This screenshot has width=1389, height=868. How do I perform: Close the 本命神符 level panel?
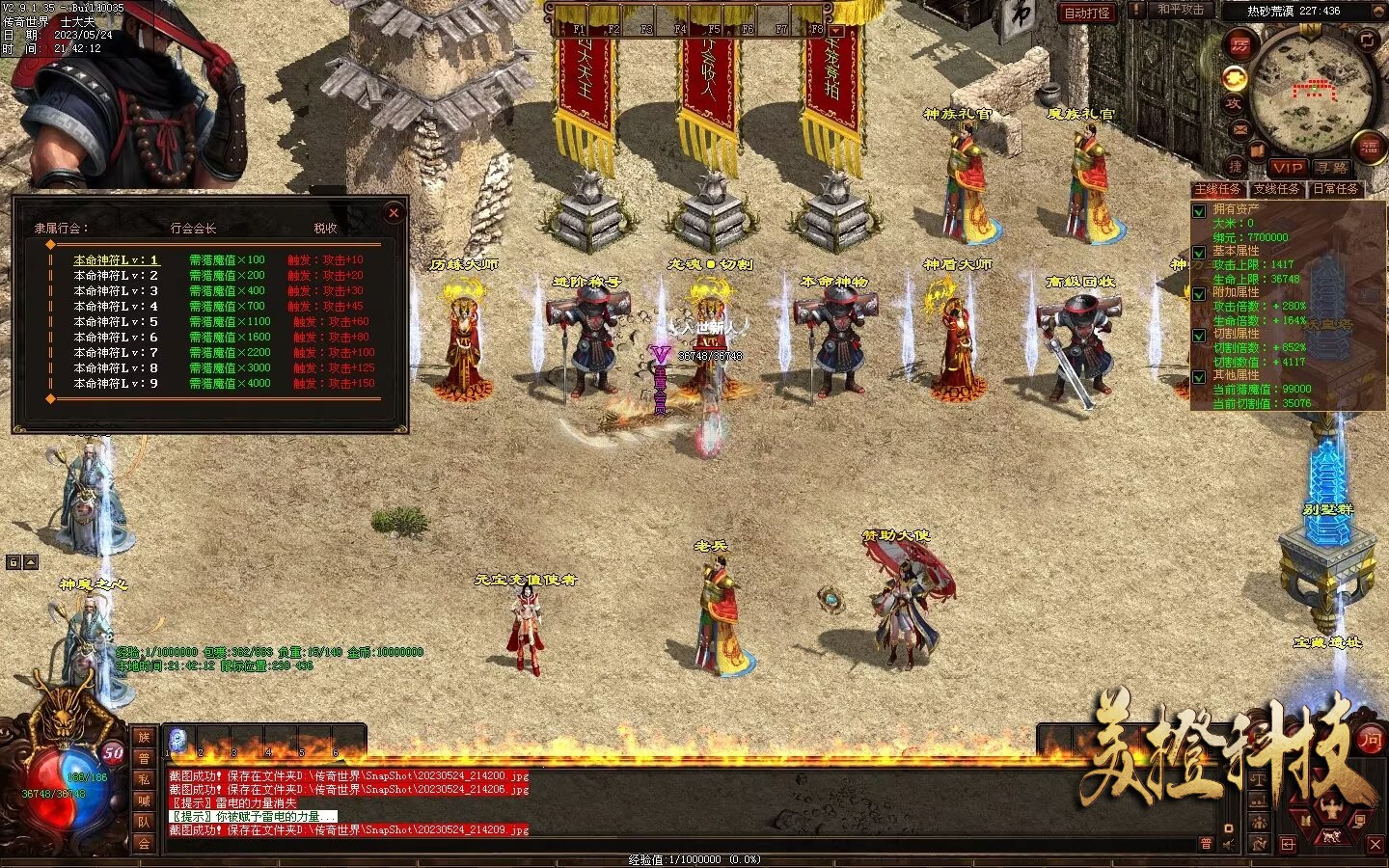click(393, 212)
